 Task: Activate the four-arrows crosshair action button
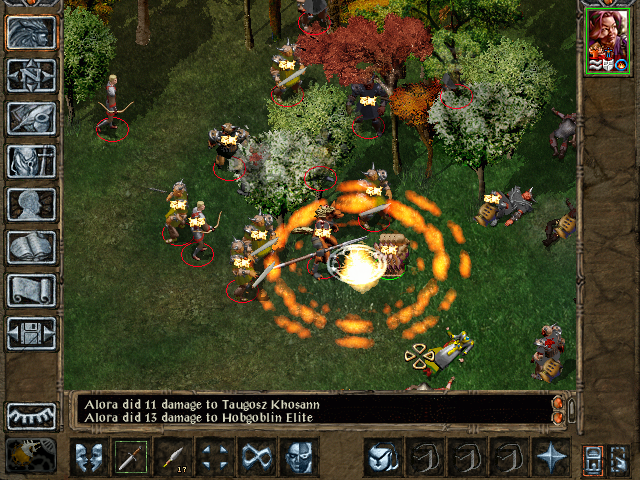point(215,457)
